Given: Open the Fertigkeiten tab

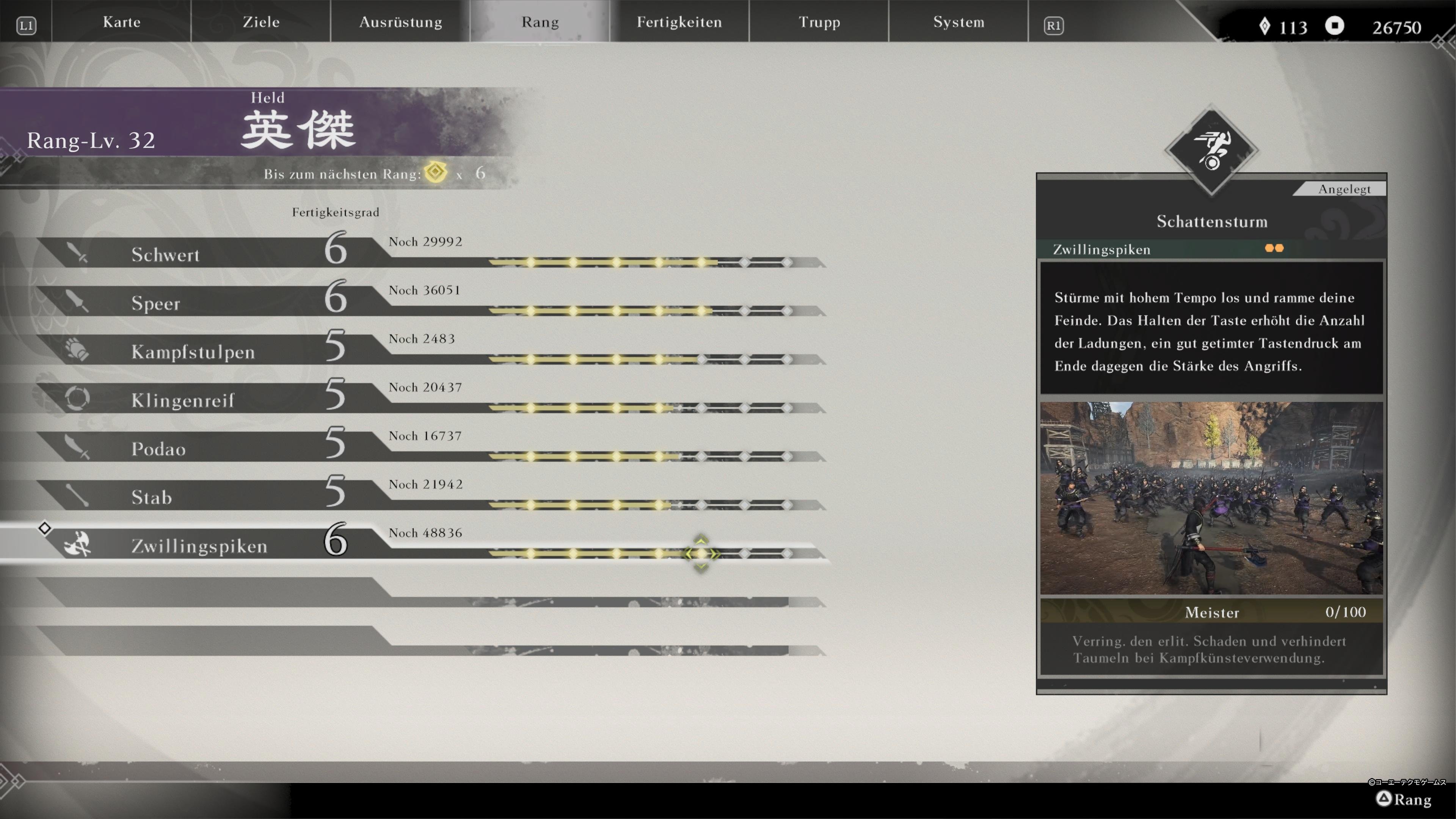Looking at the screenshot, I should point(679,22).
